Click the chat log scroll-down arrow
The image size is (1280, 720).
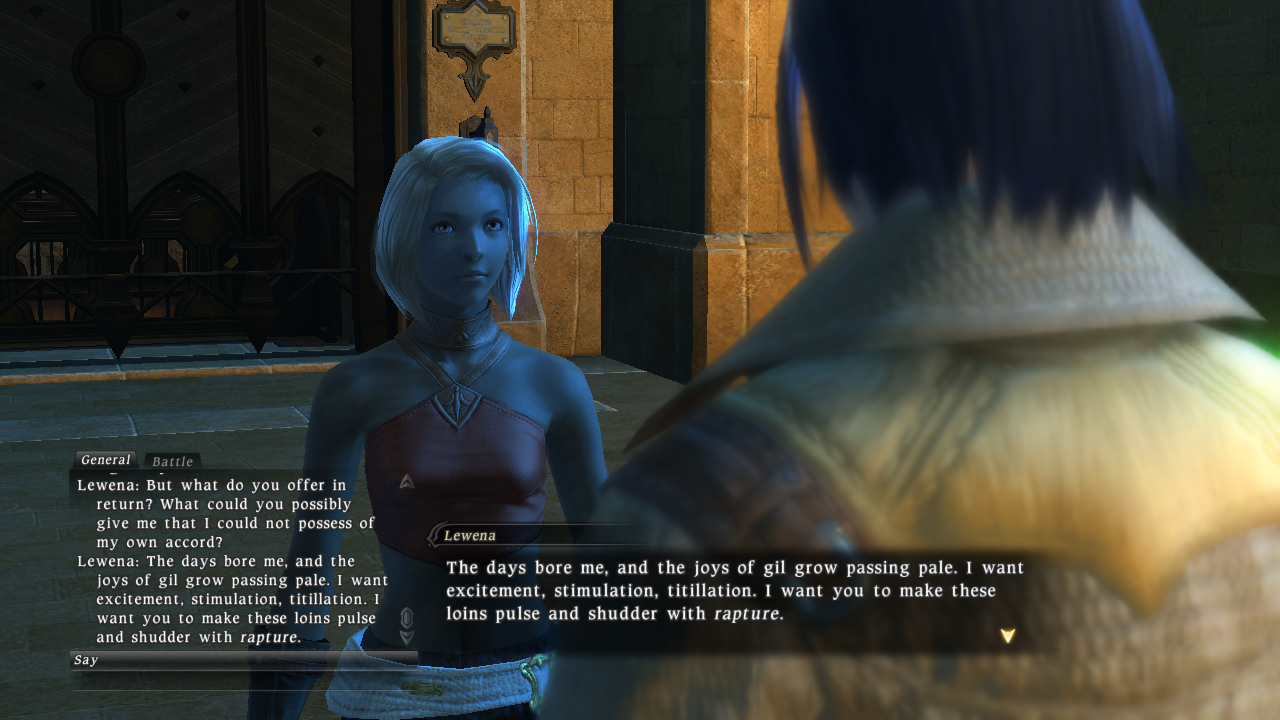coord(407,637)
